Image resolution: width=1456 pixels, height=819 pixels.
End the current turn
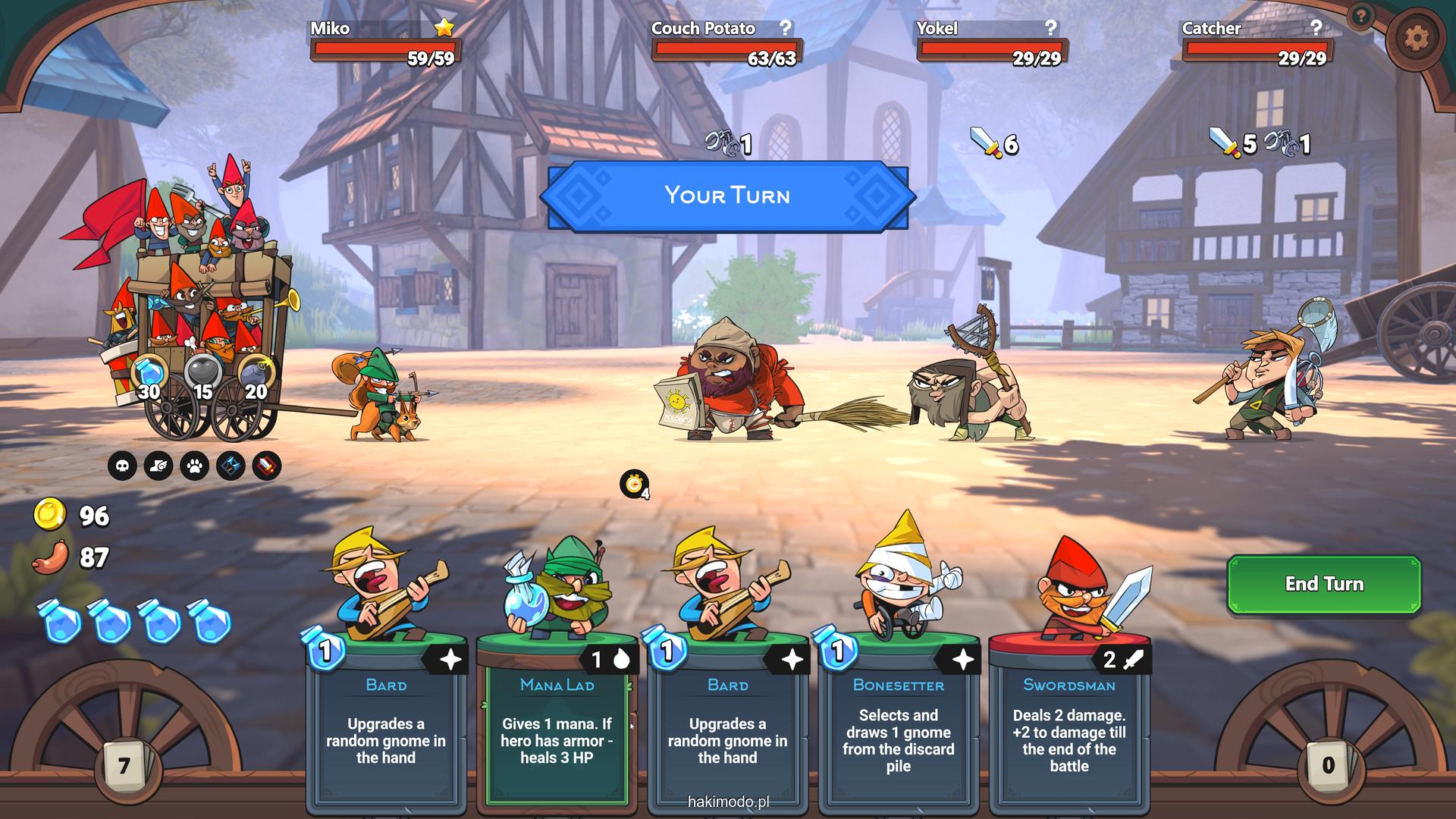1323,584
